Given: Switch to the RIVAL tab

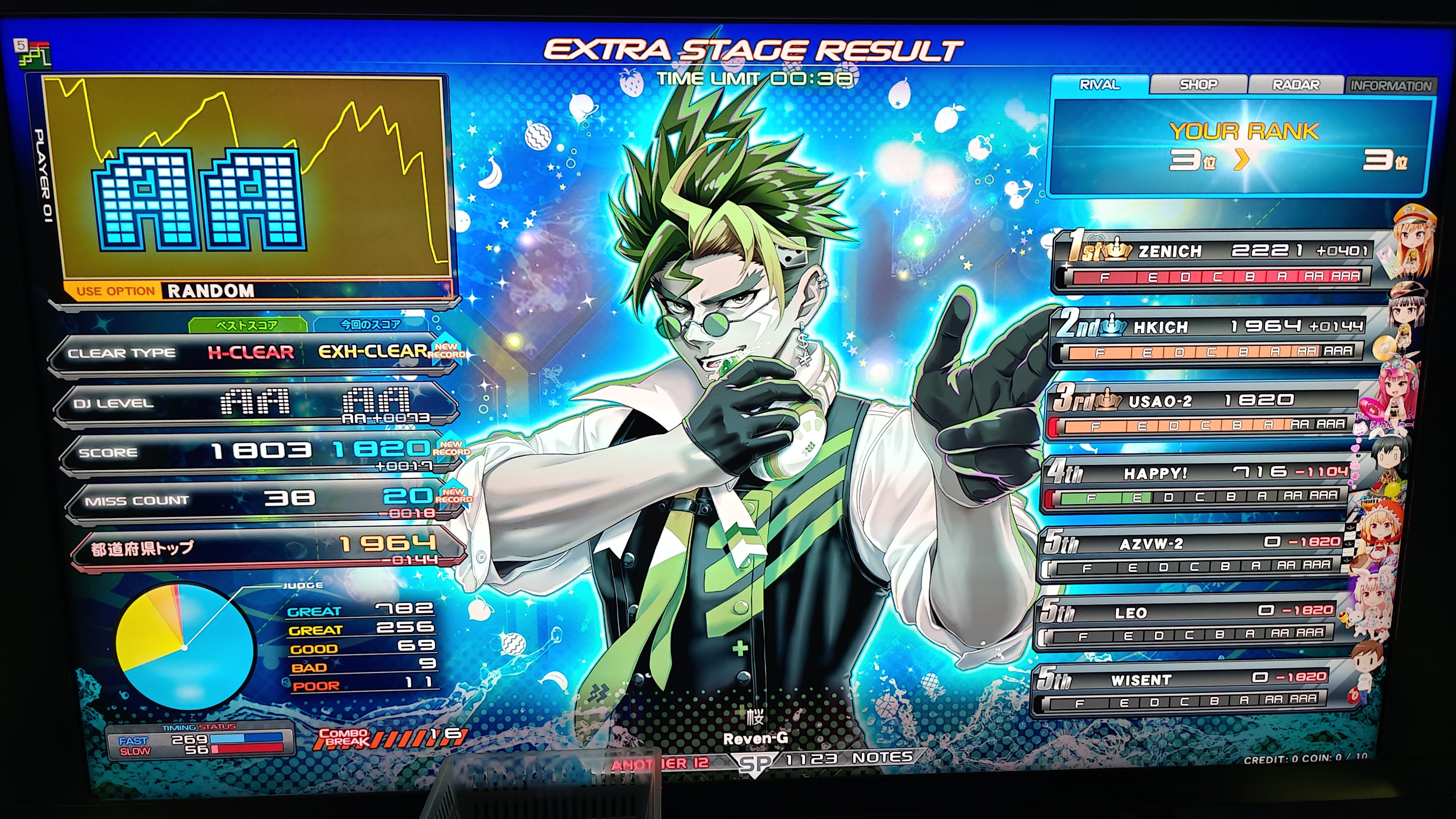Looking at the screenshot, I should 1099,85.
